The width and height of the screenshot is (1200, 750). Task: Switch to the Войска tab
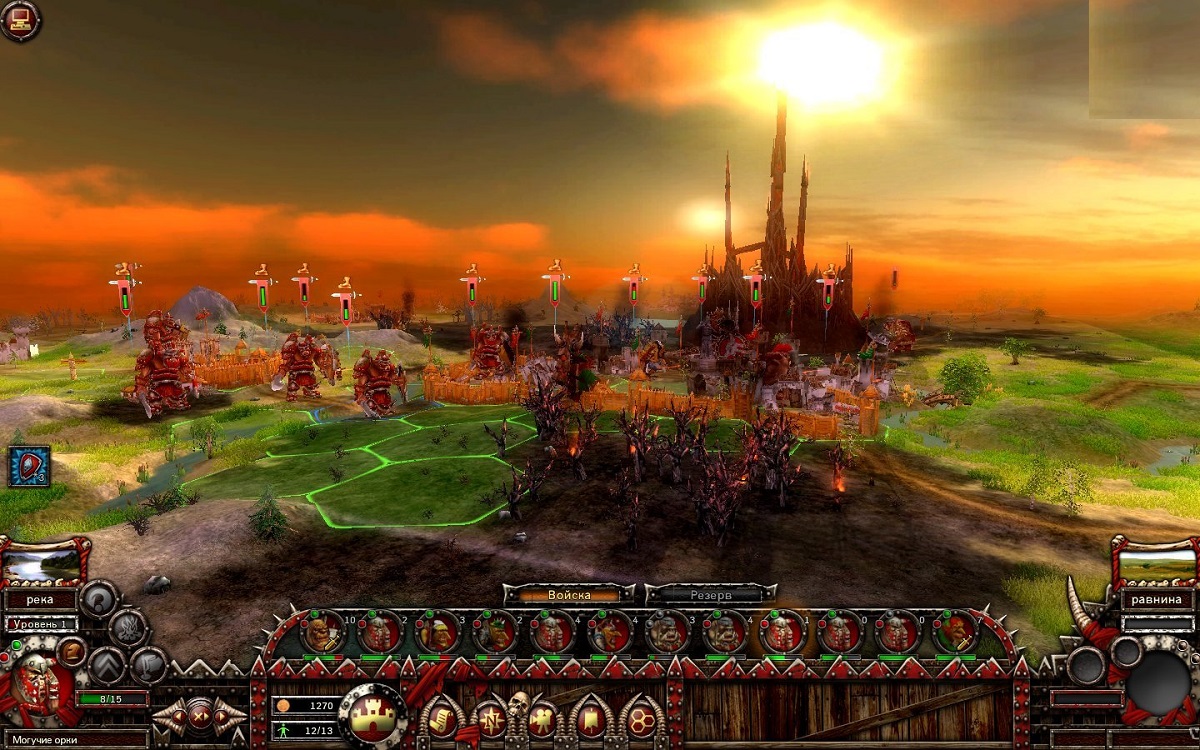tap(569, 594)
